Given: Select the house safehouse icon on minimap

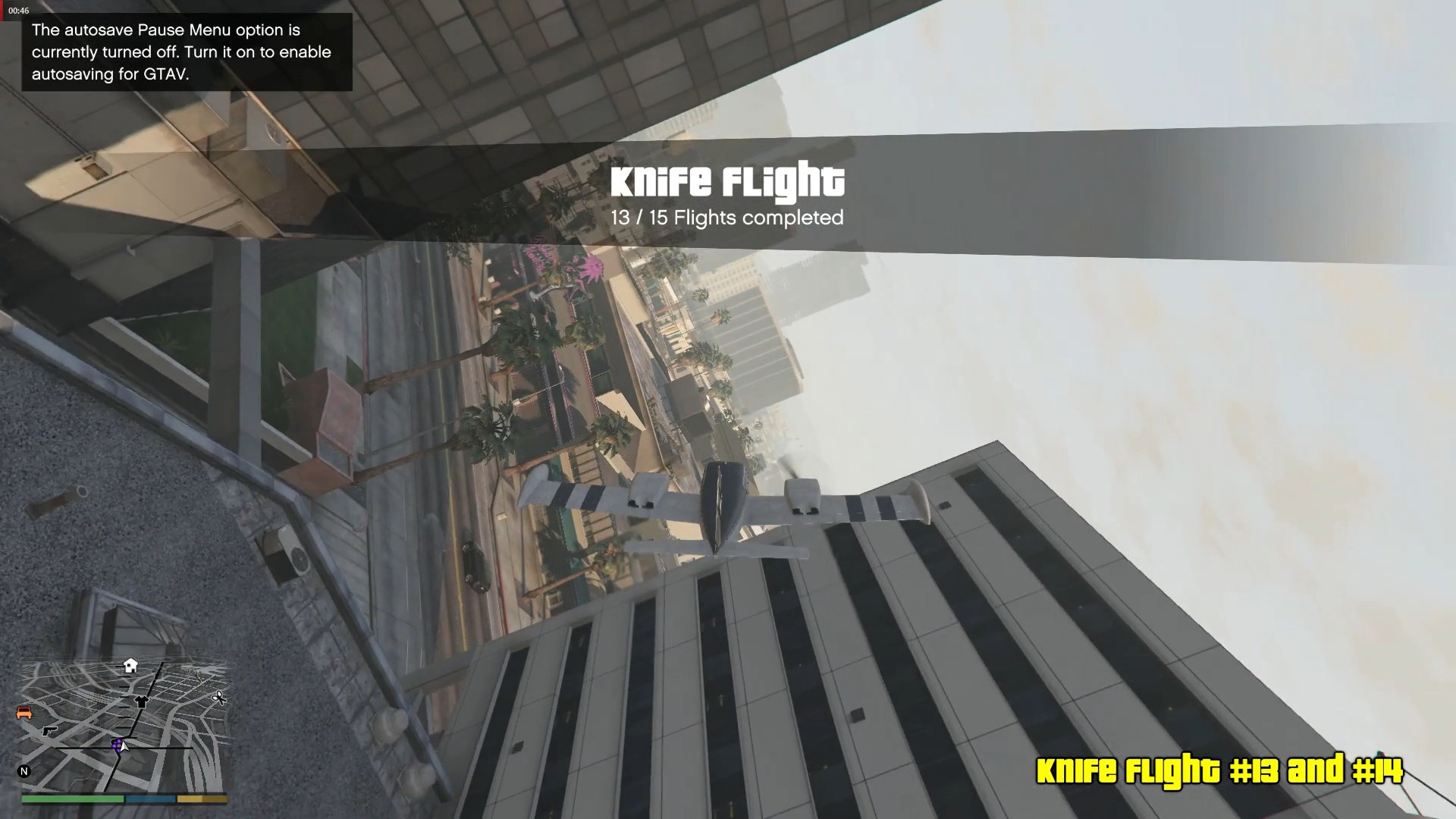Looking at the screenshot, I should 130,666.
